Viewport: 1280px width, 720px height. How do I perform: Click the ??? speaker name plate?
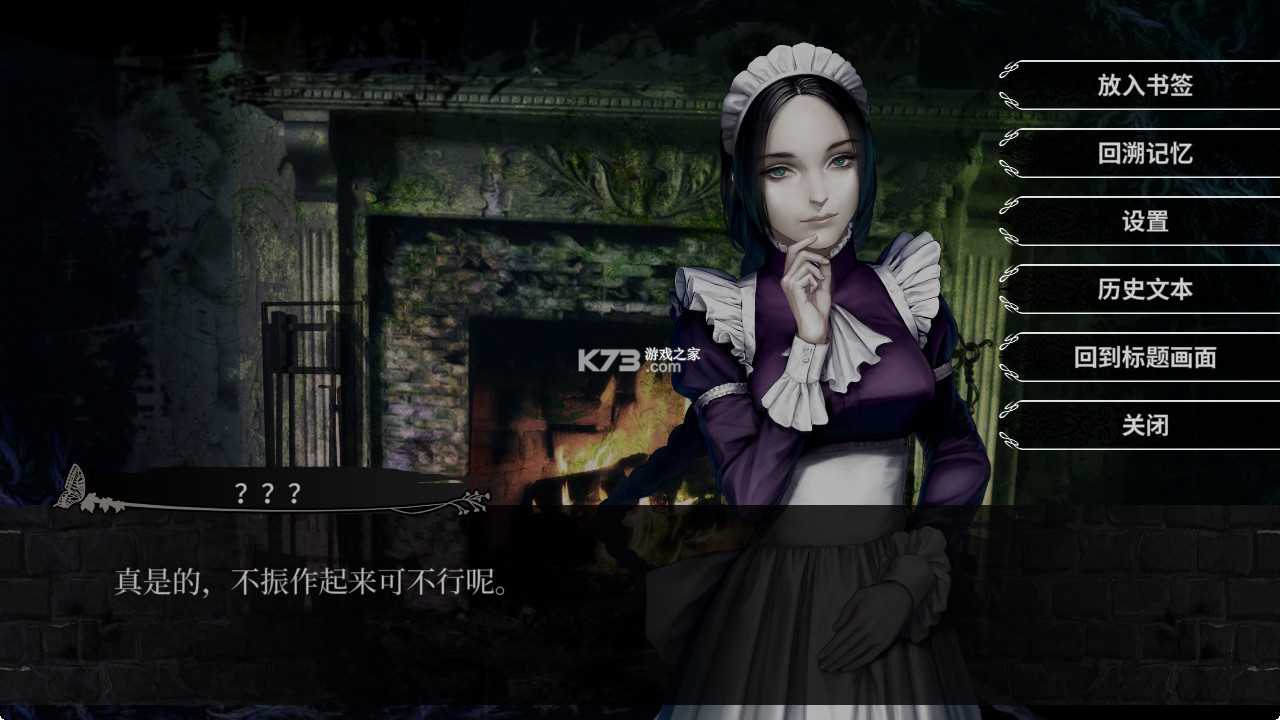point(265,492)
